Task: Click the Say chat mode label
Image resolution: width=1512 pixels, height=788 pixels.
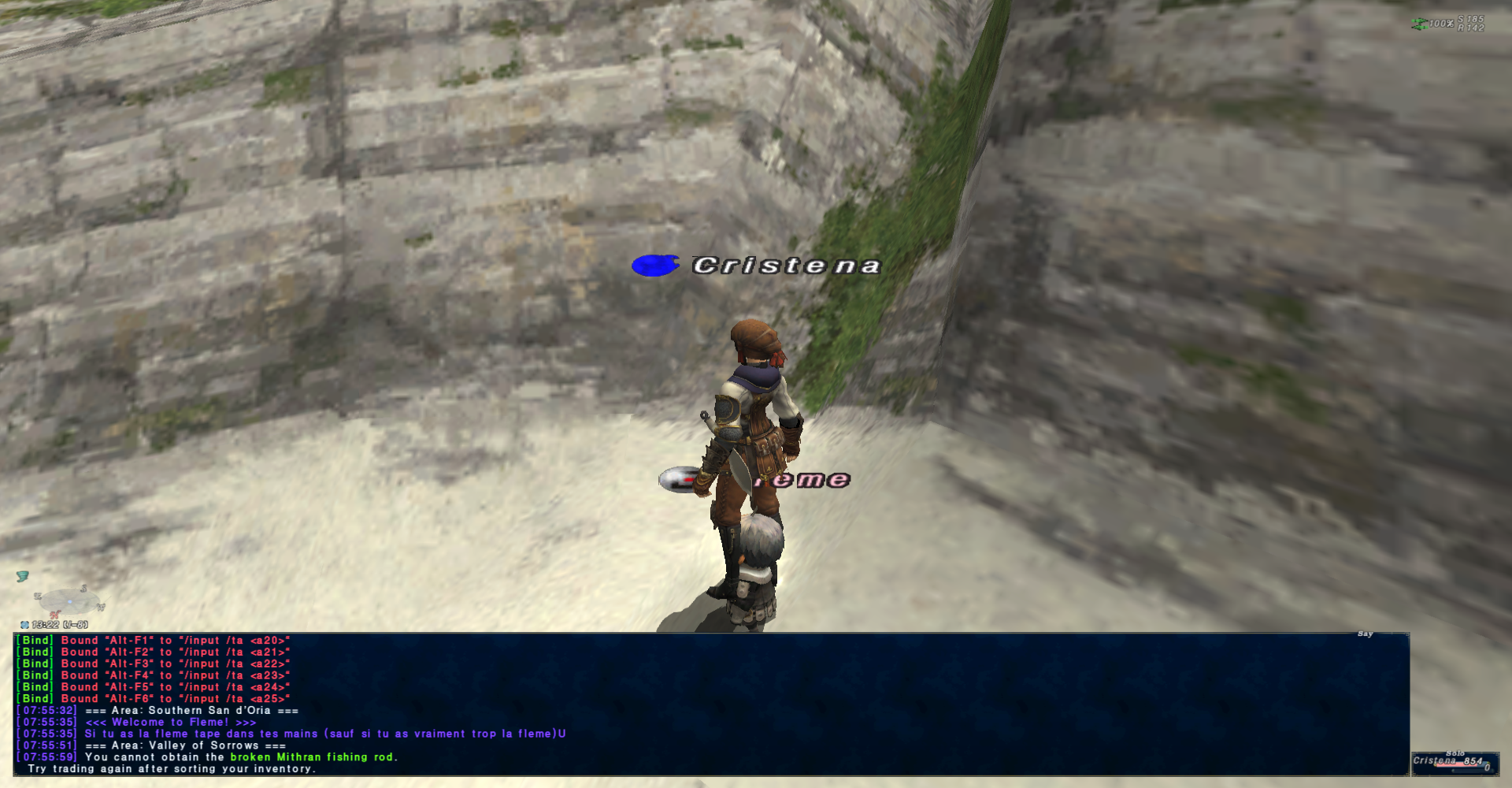Action: point(1365,634)
